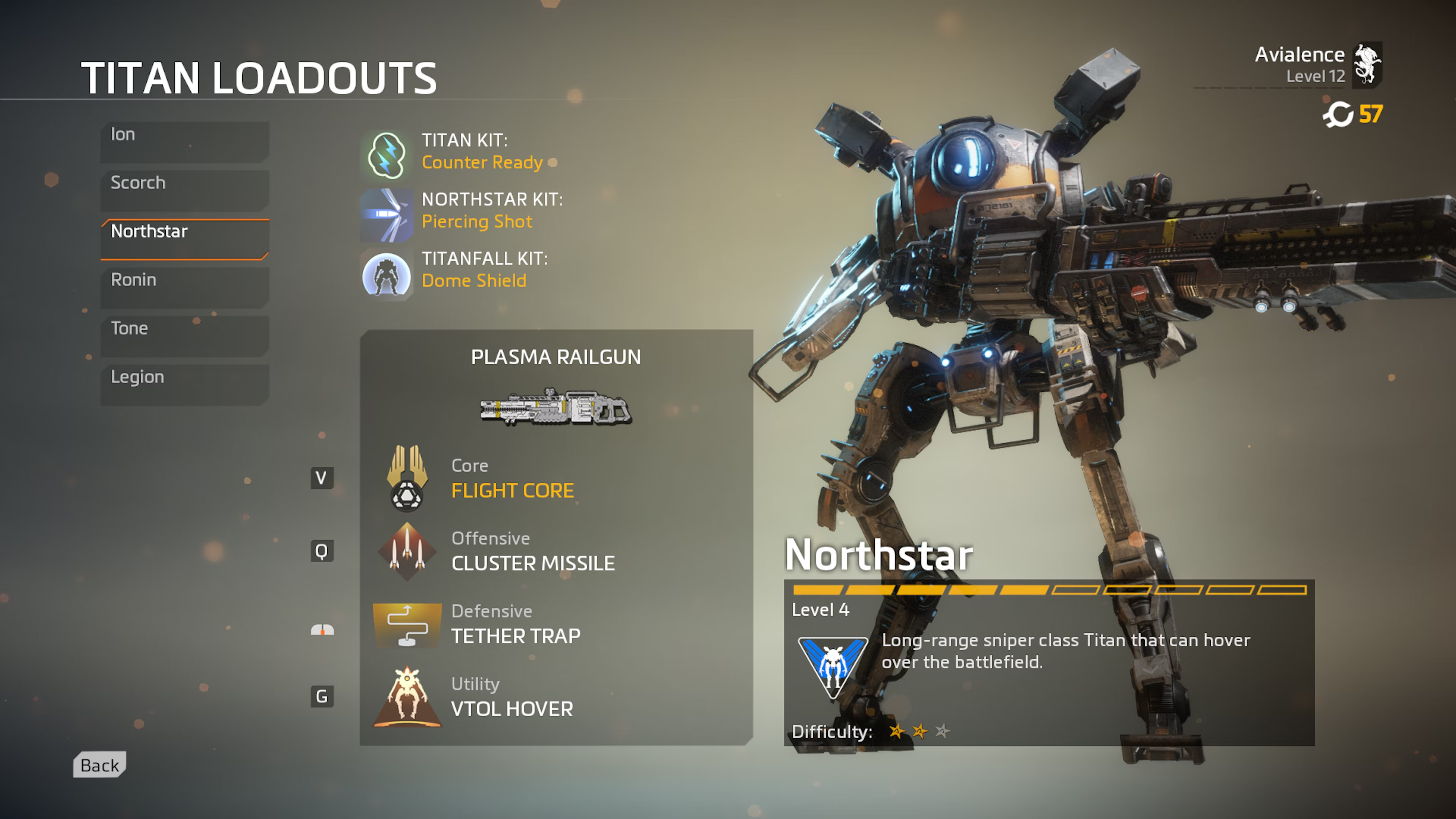Go back with the Back button

99,765
